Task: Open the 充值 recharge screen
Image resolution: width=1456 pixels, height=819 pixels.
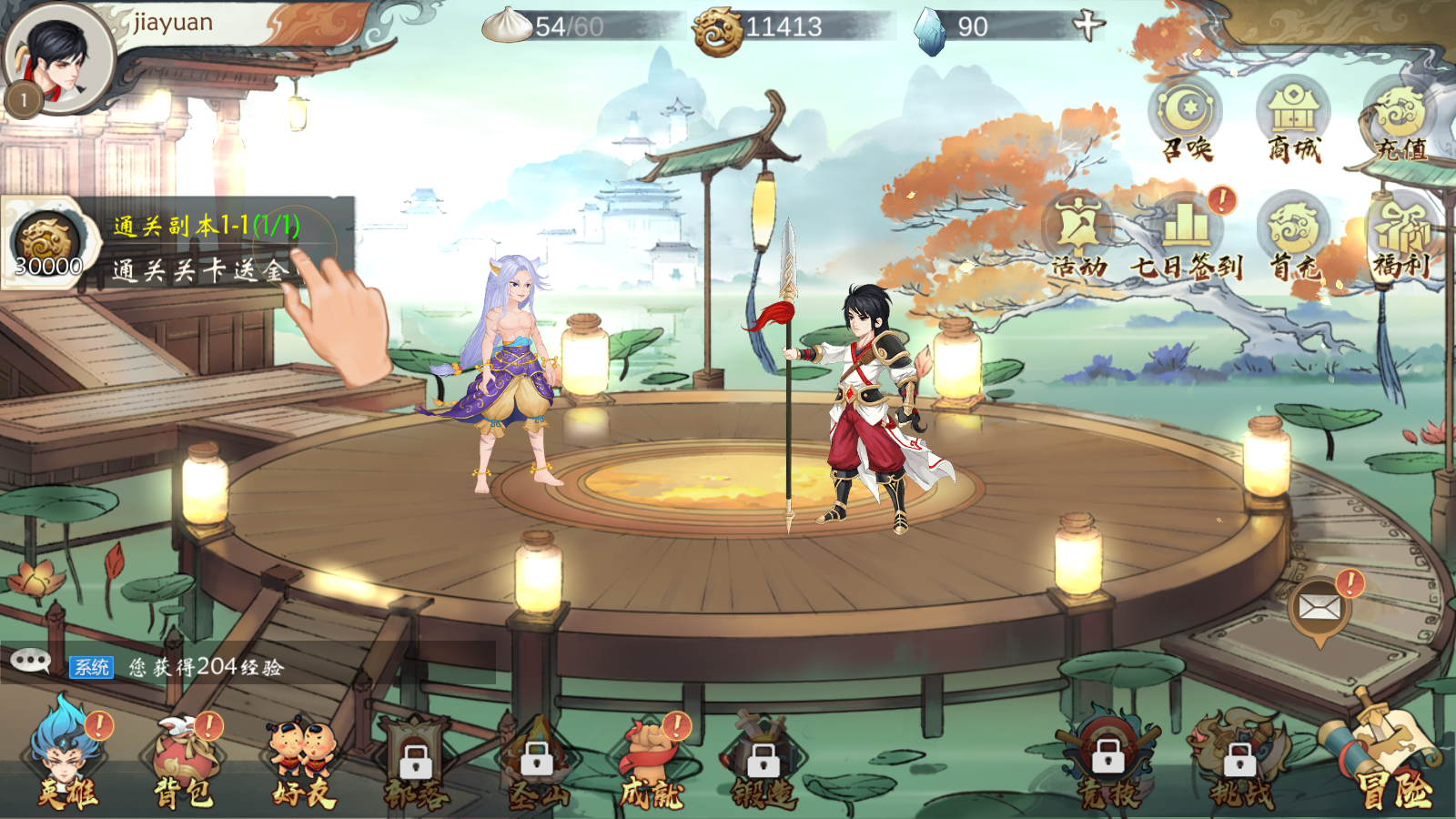Action: point(1400,118)
